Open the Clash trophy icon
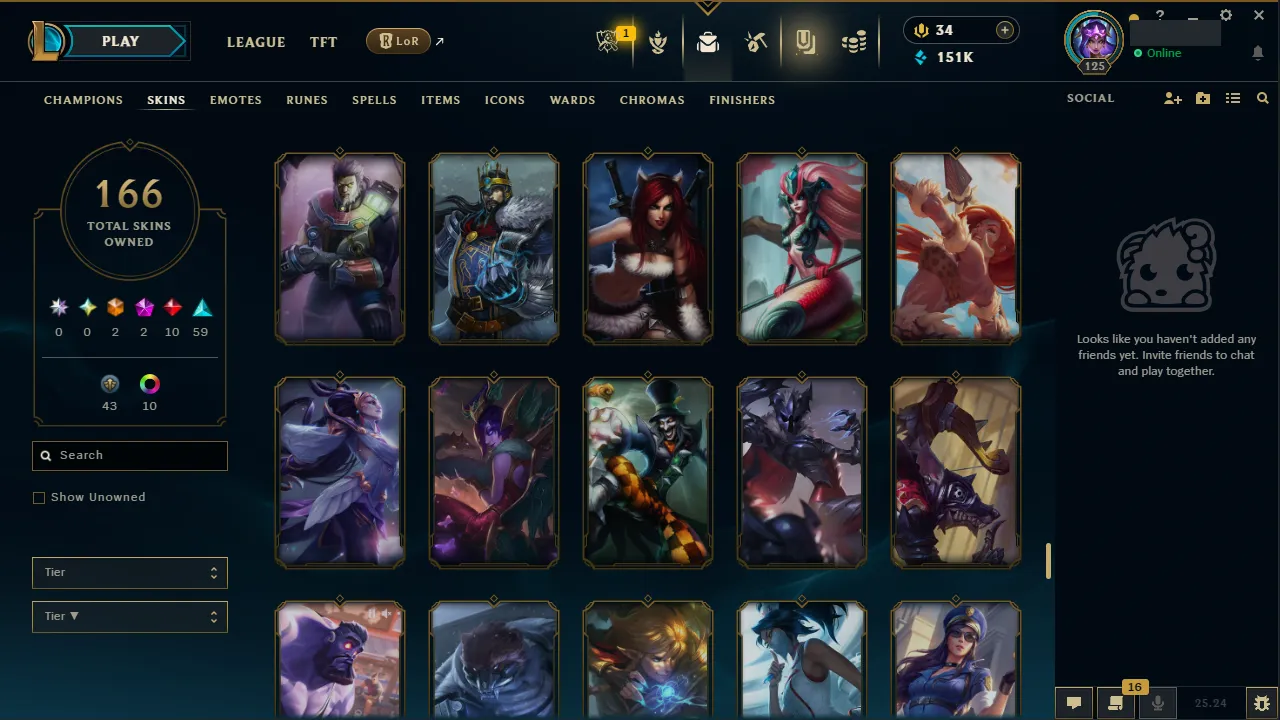This screenshot has width=1280, height=720. 658,41
